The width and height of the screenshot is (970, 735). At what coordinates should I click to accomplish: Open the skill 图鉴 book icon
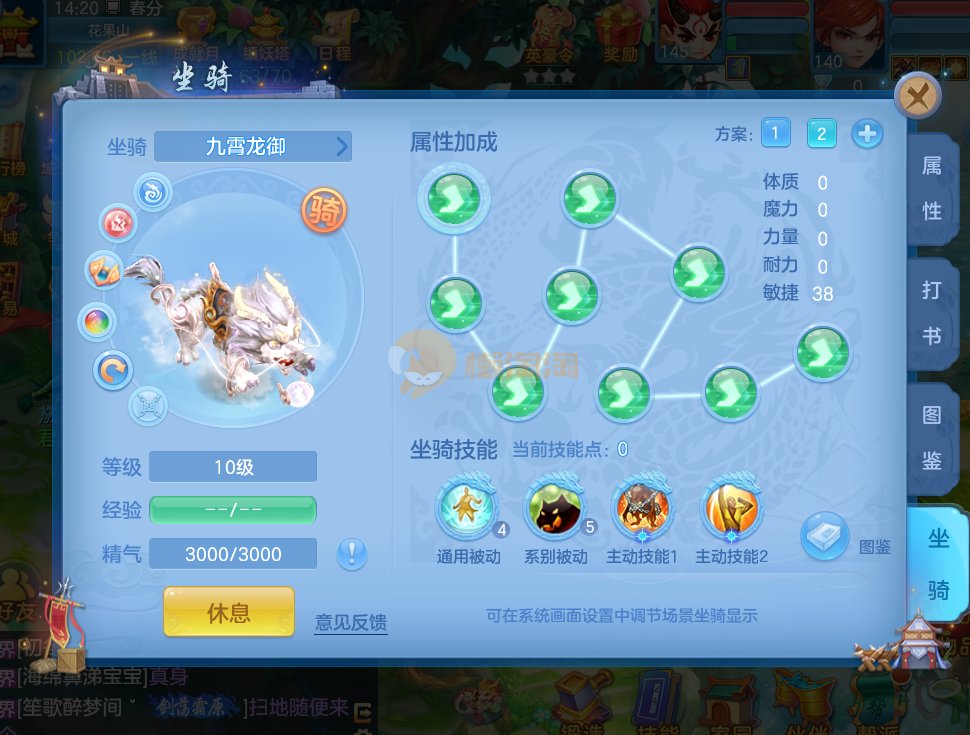click(825, 536)
